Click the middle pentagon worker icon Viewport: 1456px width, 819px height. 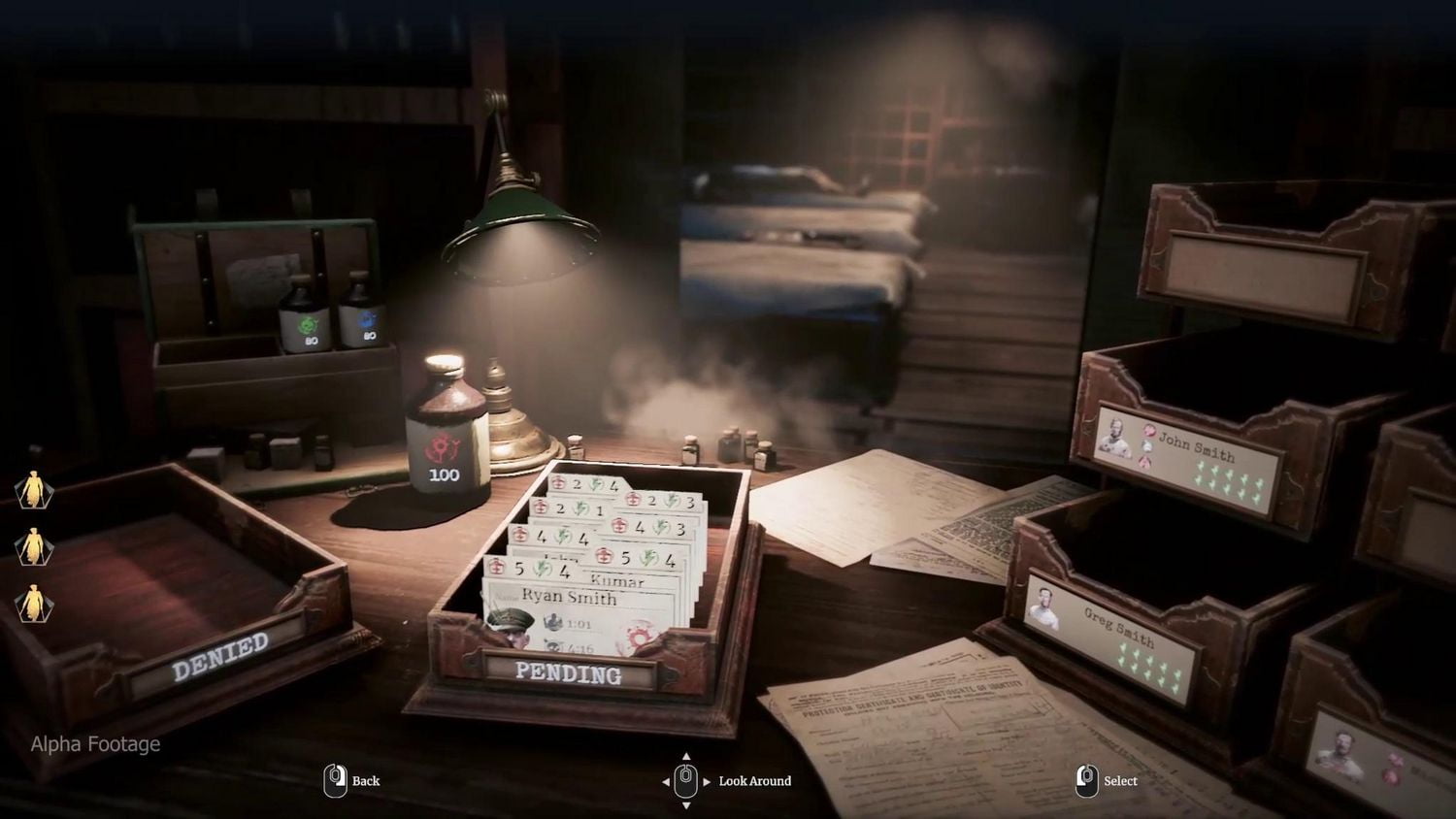[33, 547]
